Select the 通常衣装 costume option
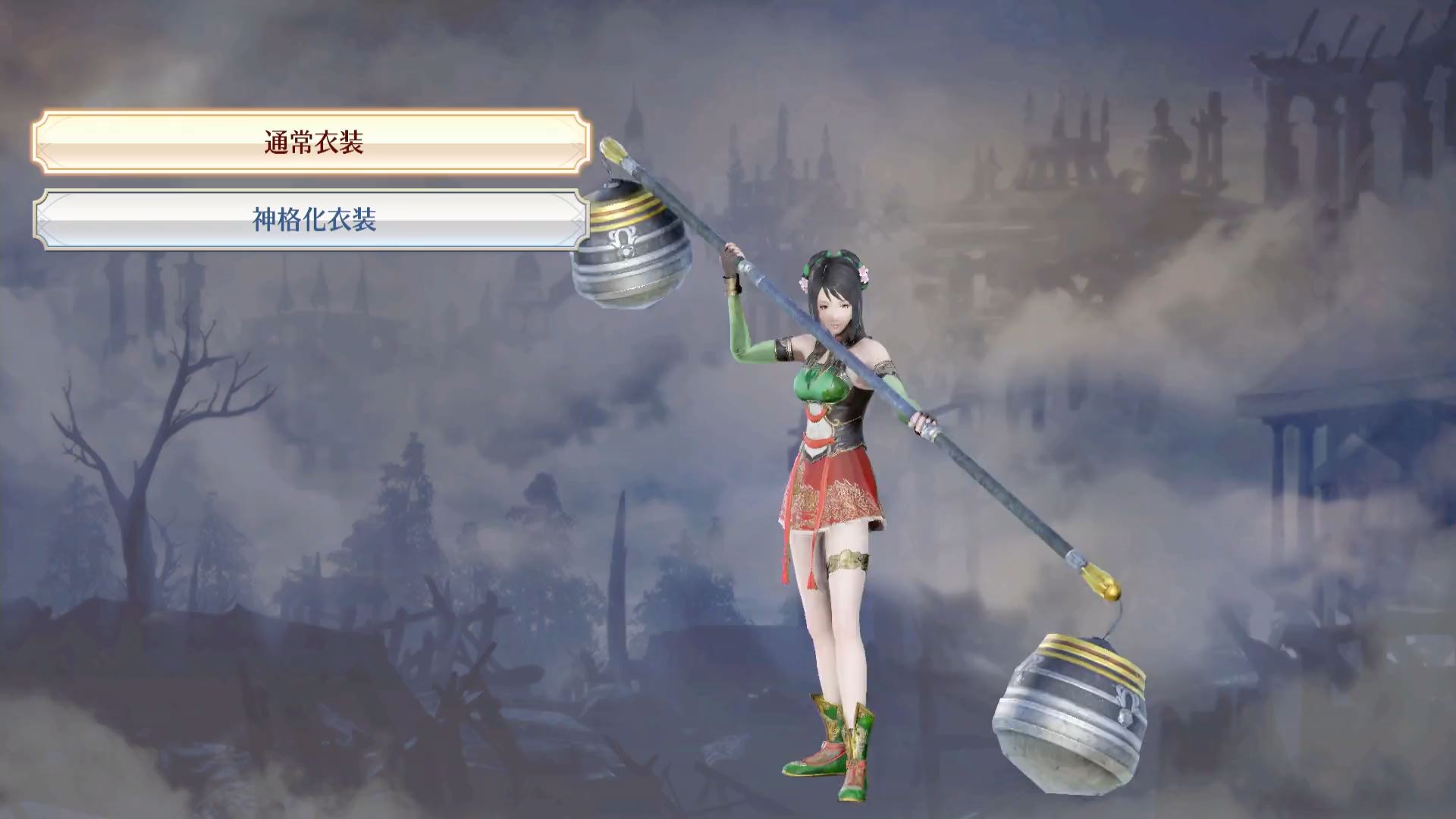This screenshot has width=1456, height=819. [x=312, y=143]
